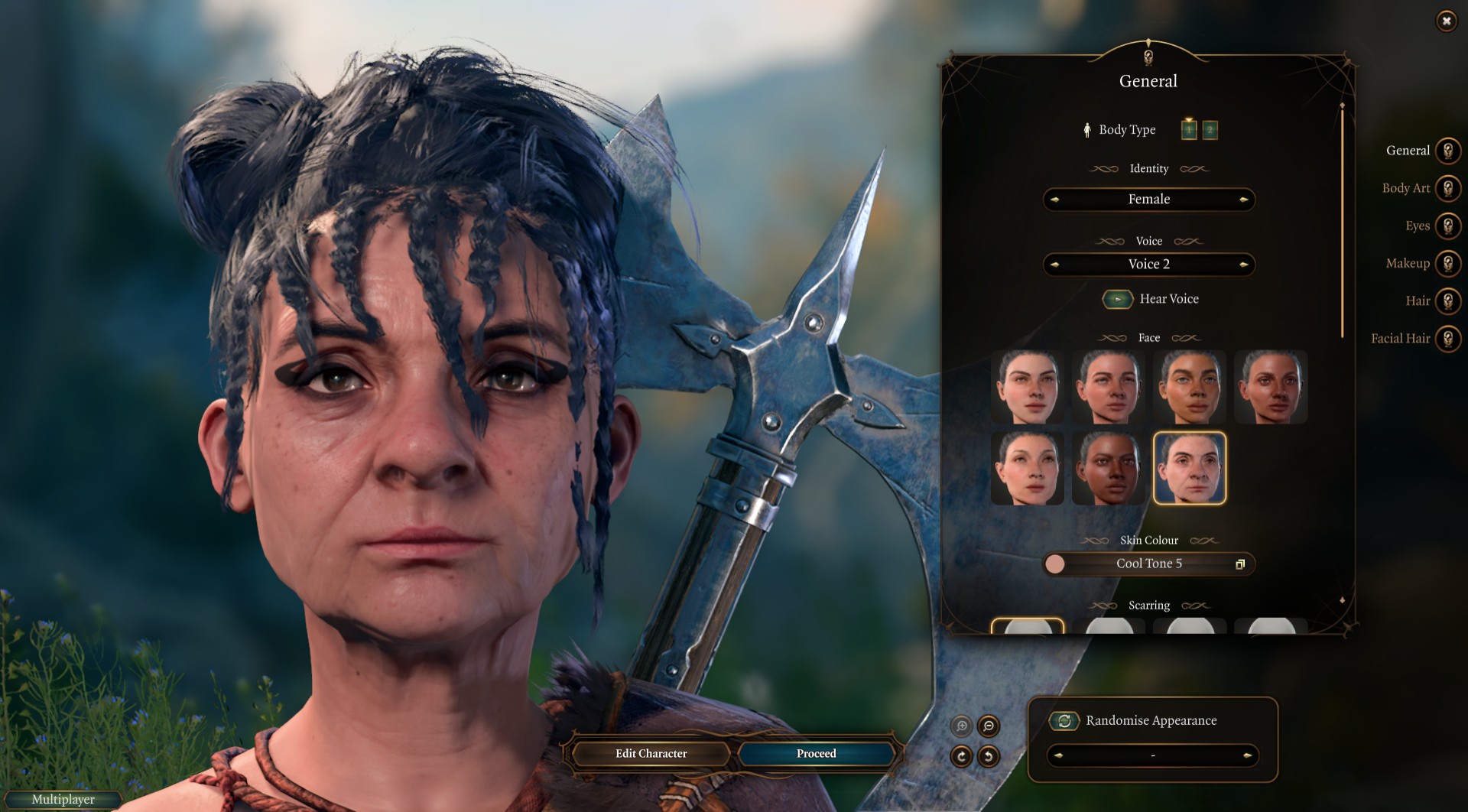The height and width of the screenshot is (812, 1468).
Task: Select the highlighted elderly face preset
Action: coord(1189,469)
